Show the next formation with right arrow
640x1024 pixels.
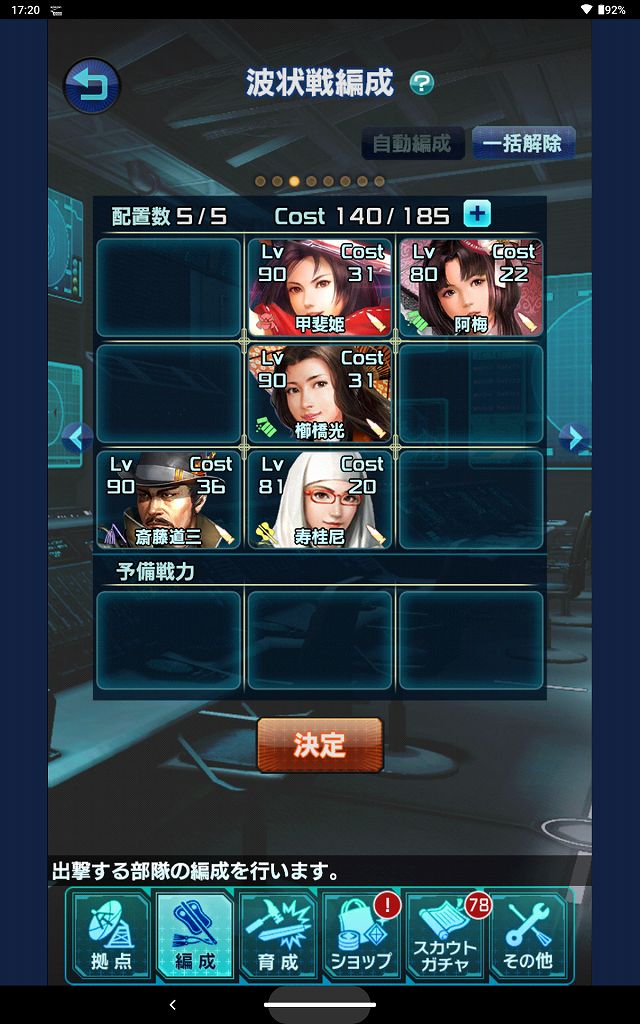point(572,437)
